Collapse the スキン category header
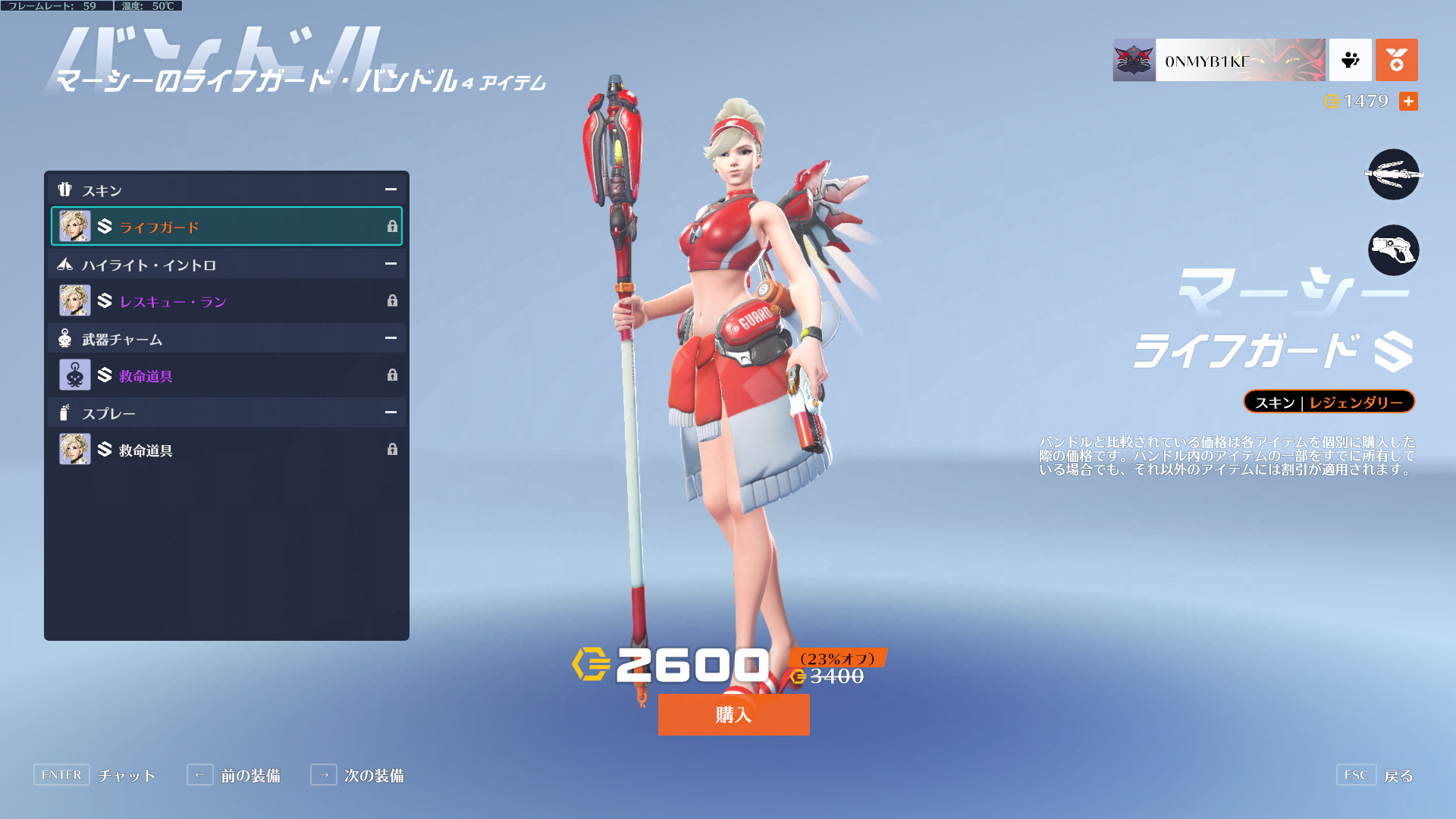The width and height of the screenshot is (1456, 819). (391, 190)
